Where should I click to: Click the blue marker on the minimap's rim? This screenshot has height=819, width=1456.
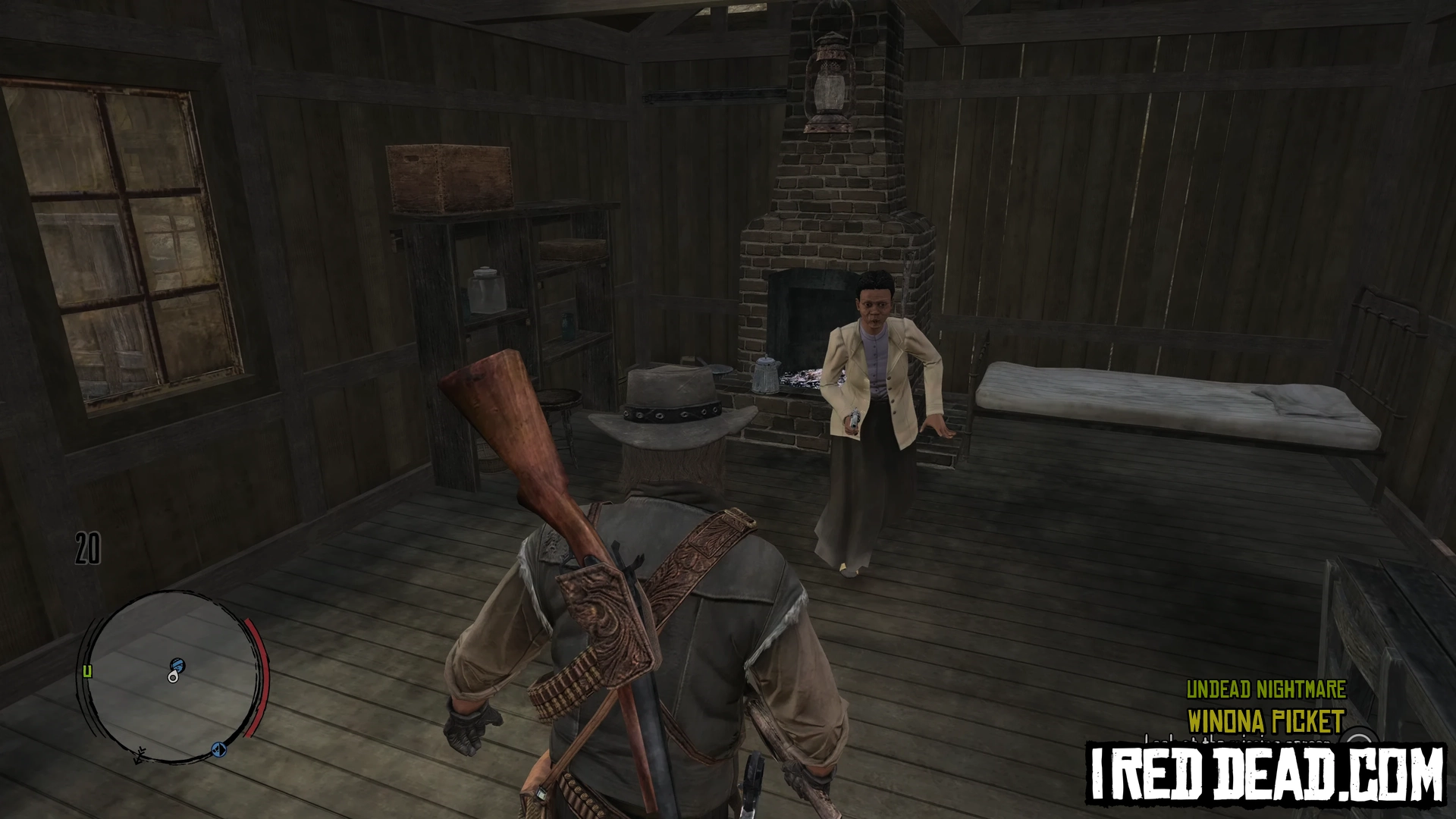click(219, 750)
